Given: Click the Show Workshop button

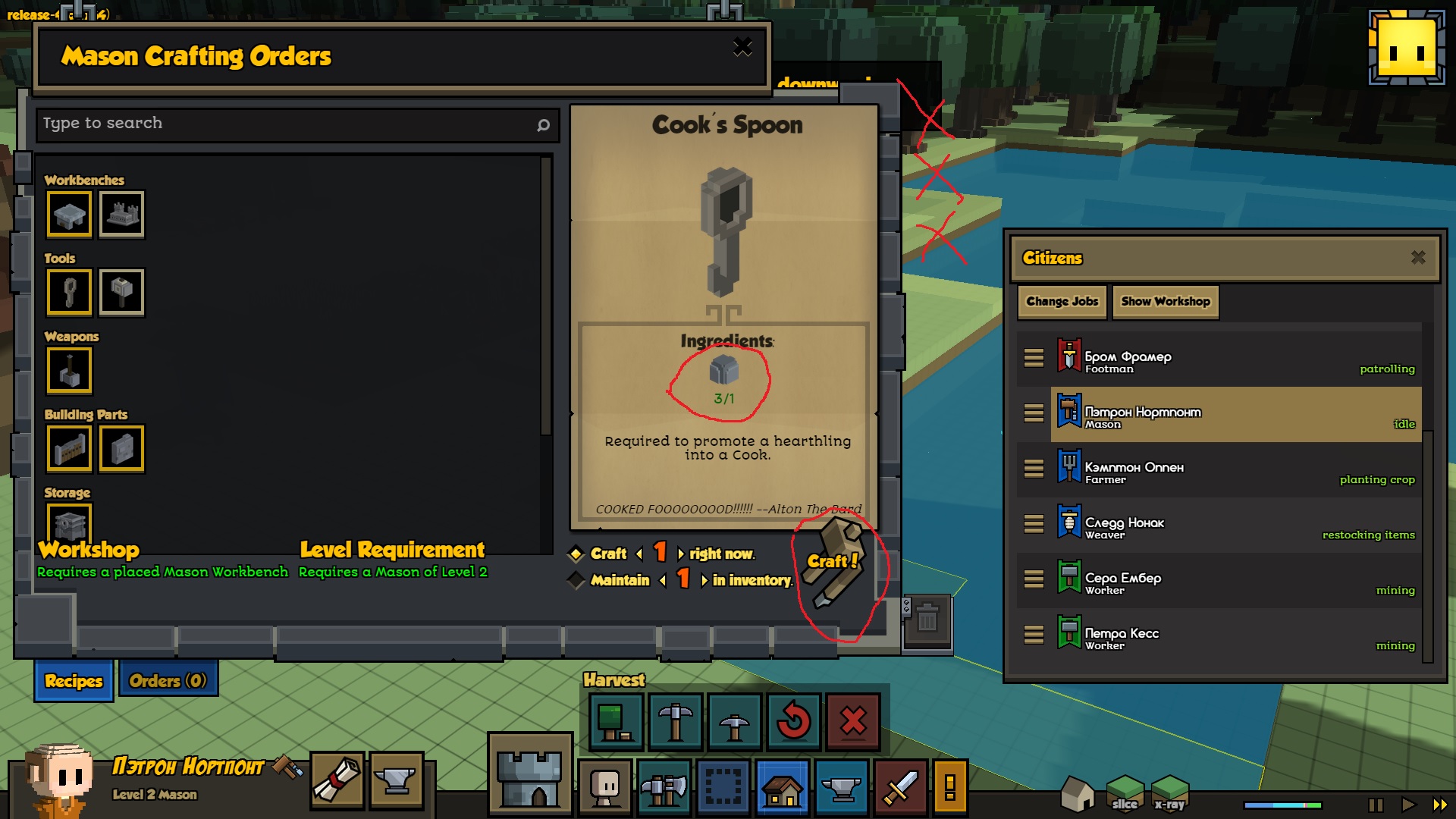Looking at the screenshot, I should point(1165,301).
